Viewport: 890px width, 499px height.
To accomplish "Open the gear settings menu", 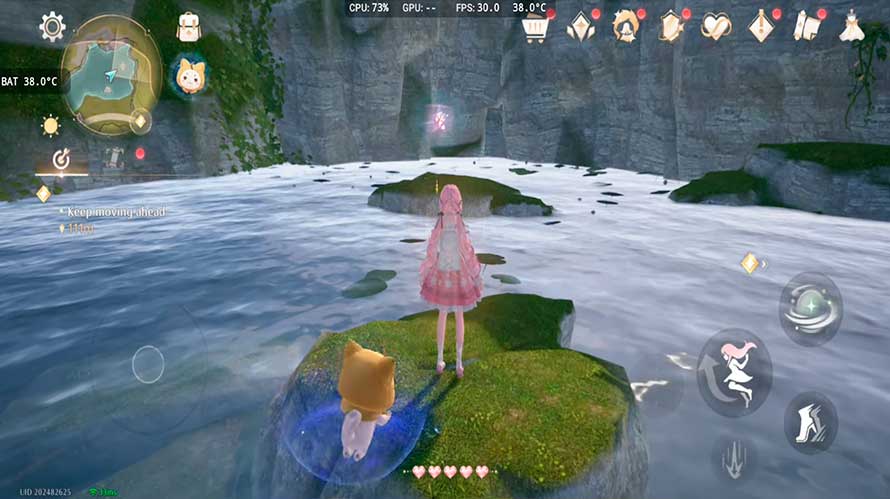I will [52, 27].
